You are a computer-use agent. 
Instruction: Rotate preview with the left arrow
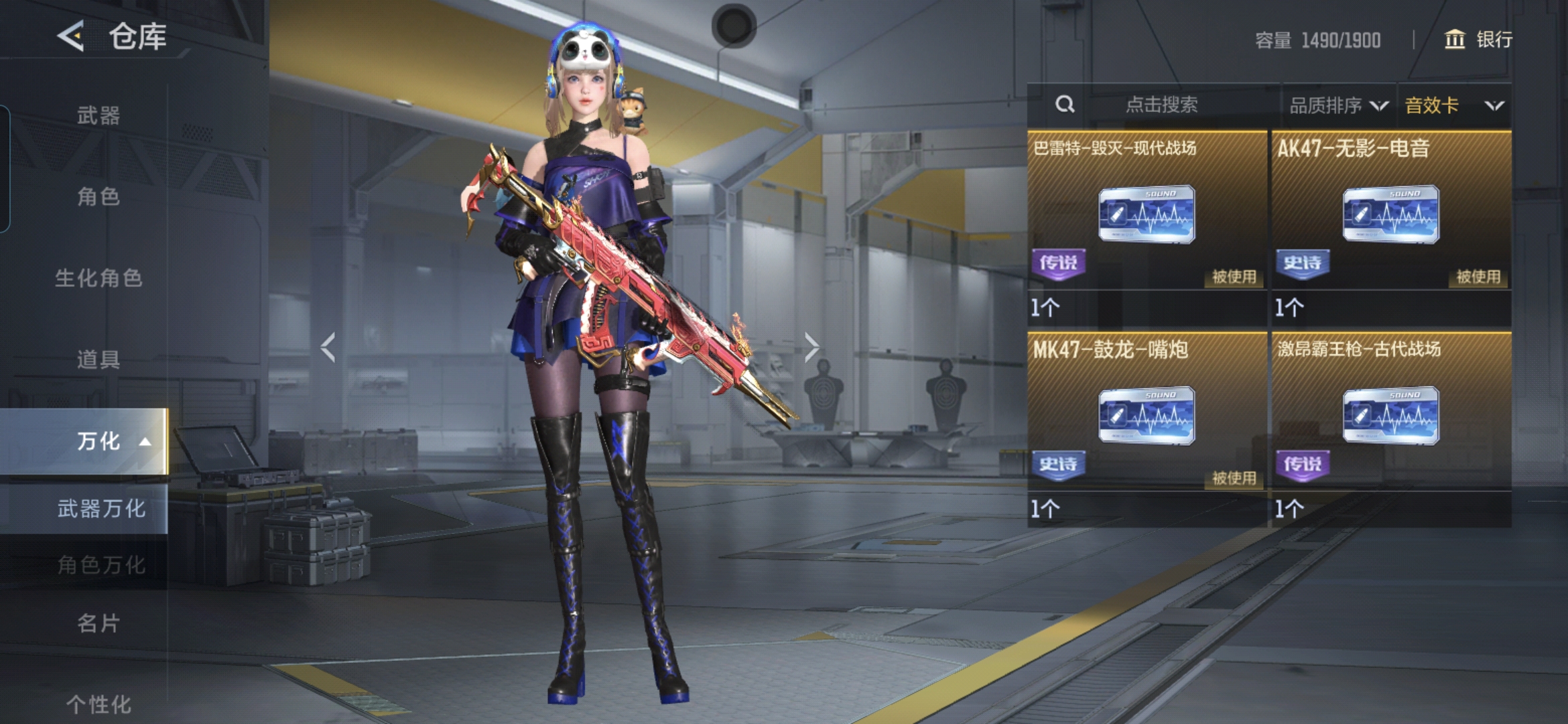coord(328,347)
